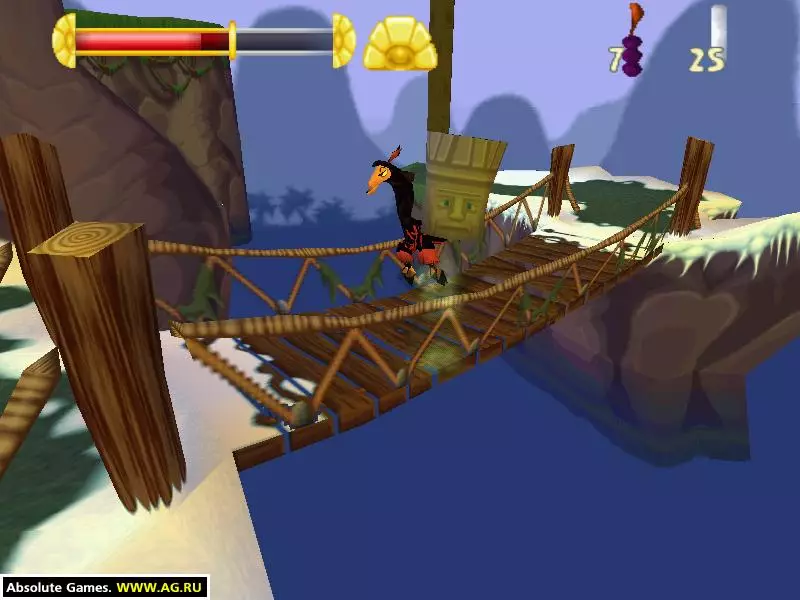Screen dimensions: 800x600
Task: Click the white vial icon above 25
Action: (717, 25)
